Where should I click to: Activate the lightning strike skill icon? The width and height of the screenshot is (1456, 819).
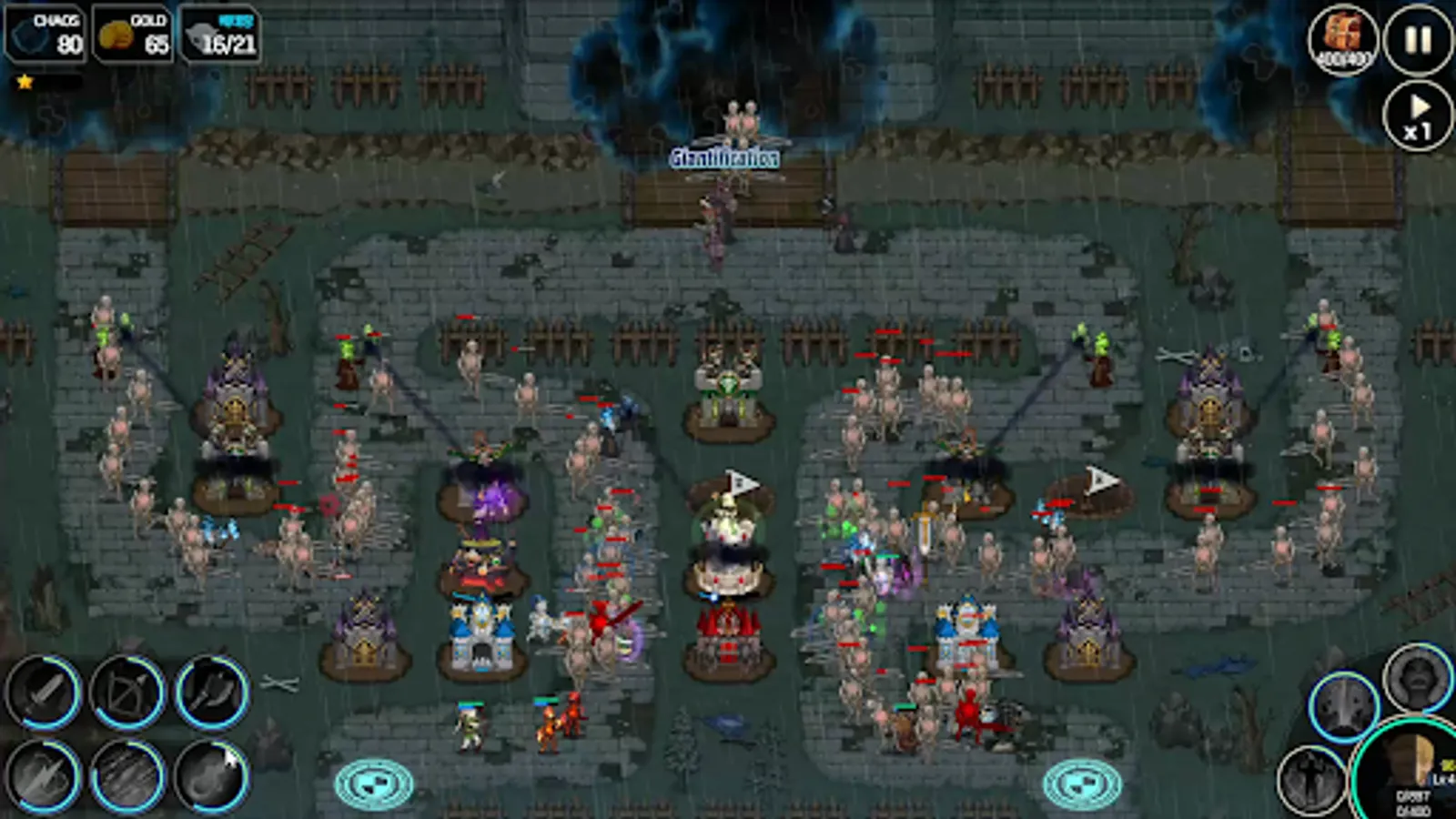[42, 779]
